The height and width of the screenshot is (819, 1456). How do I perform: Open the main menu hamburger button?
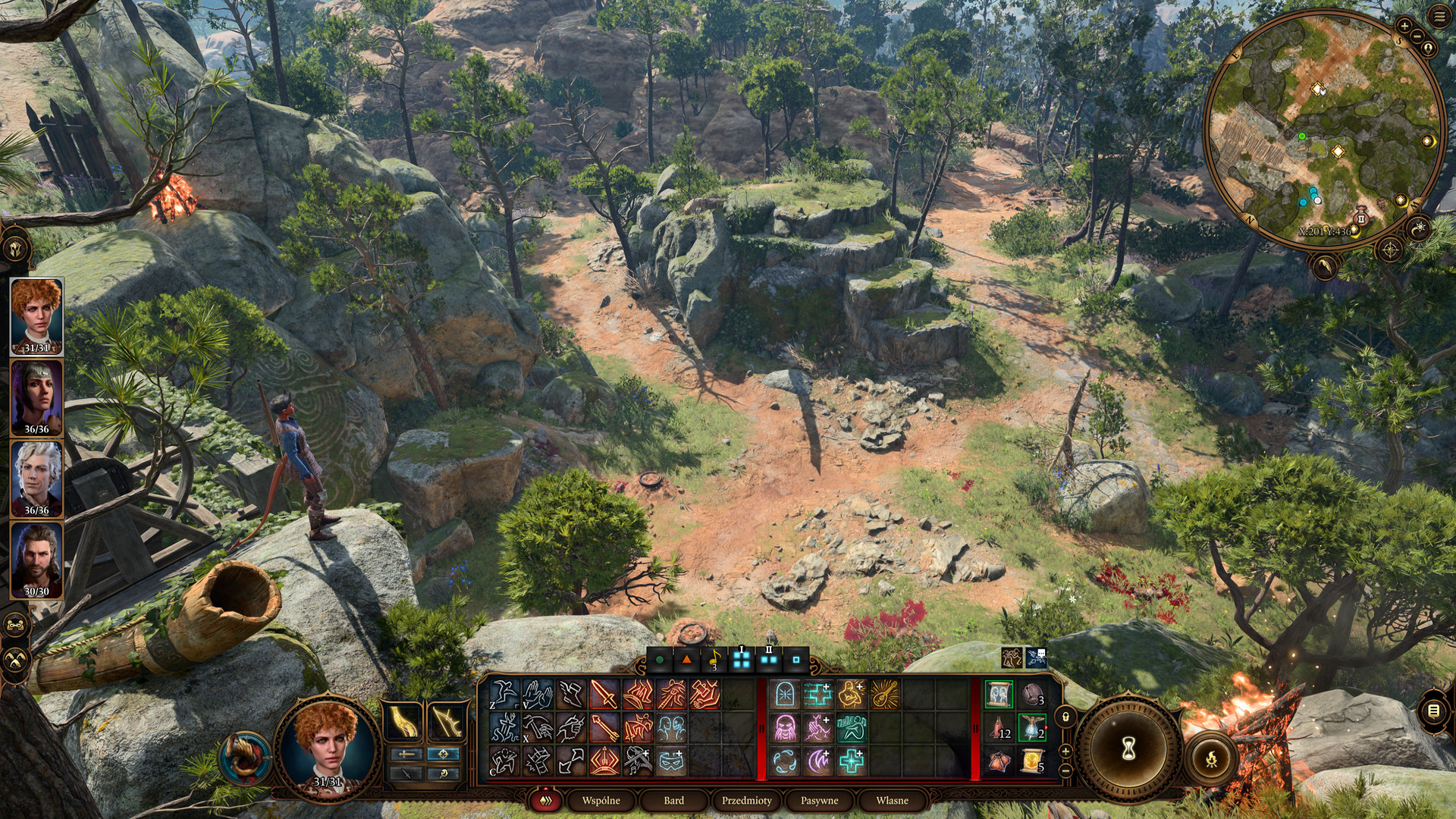(x=1439, y=17)
